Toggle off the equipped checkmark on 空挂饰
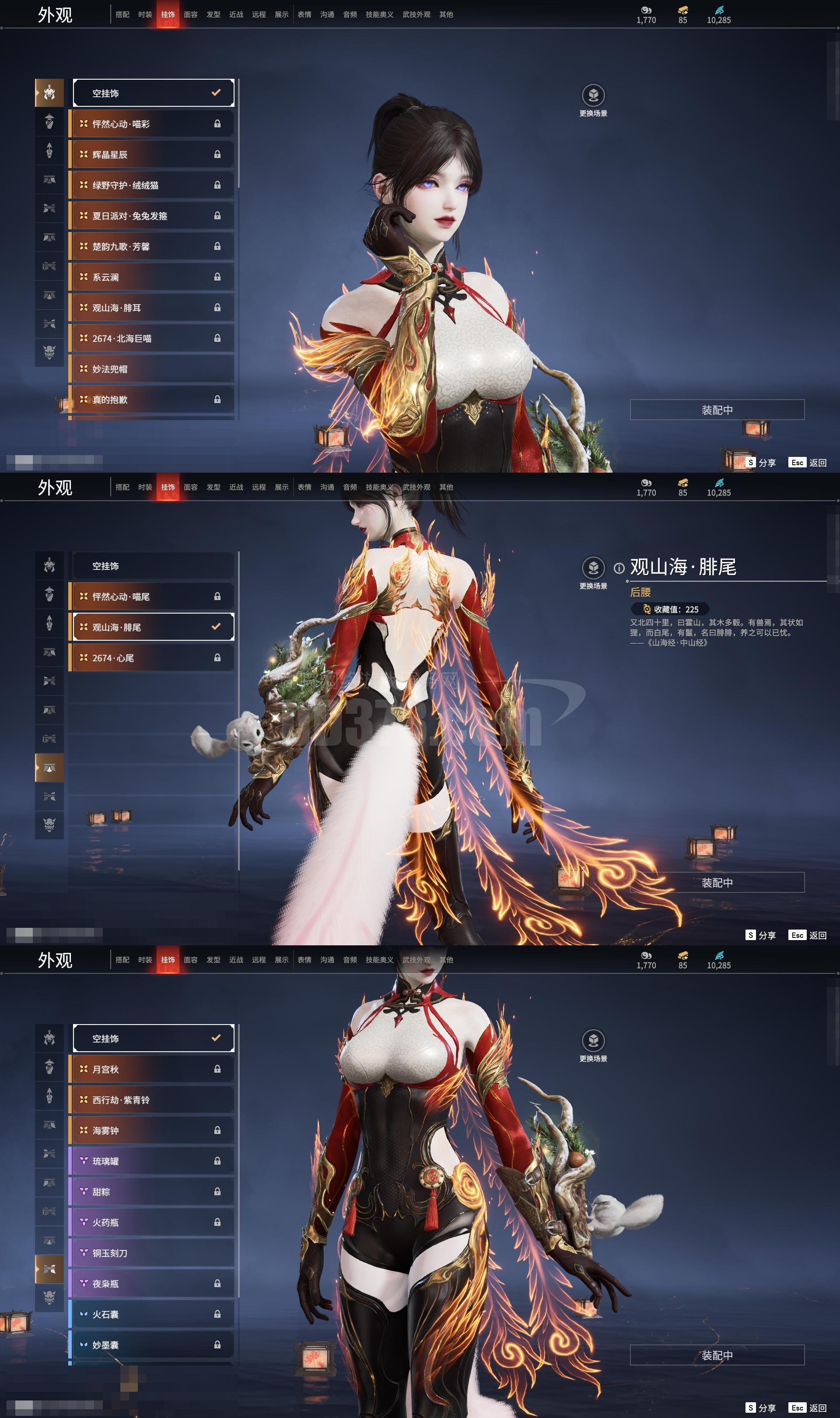Image resolution: width=840 pixels, height=1418 pixels. [215, 92]
